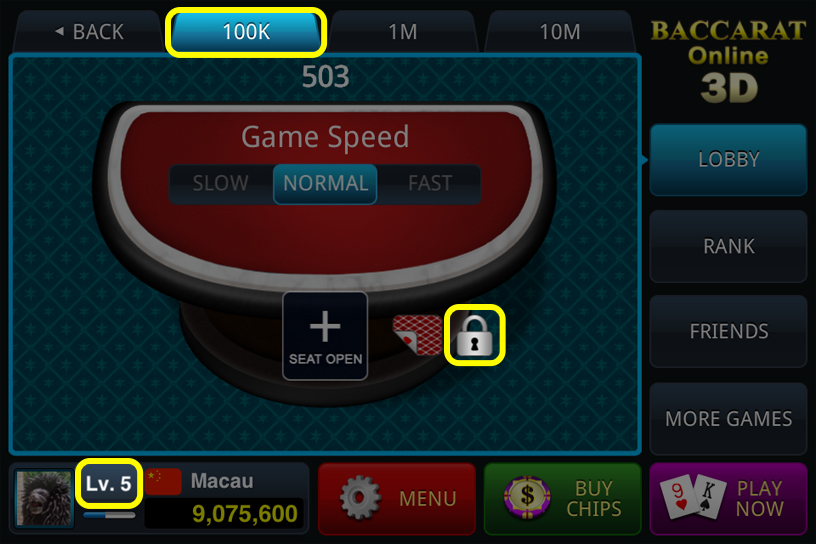Click the Lv. 5 level badge

click(x=108, y=485)
